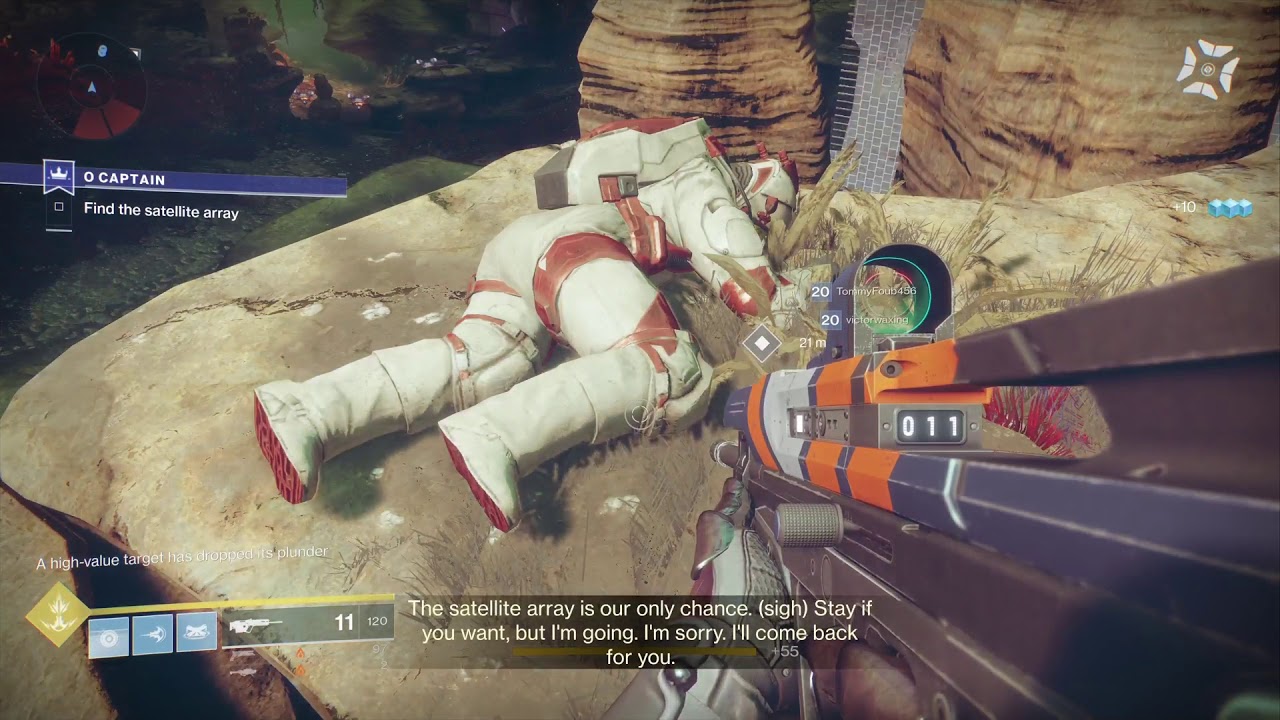Open the O Captain quest banner
Viewport: 1280px width, 720px height.
point(200,179)
